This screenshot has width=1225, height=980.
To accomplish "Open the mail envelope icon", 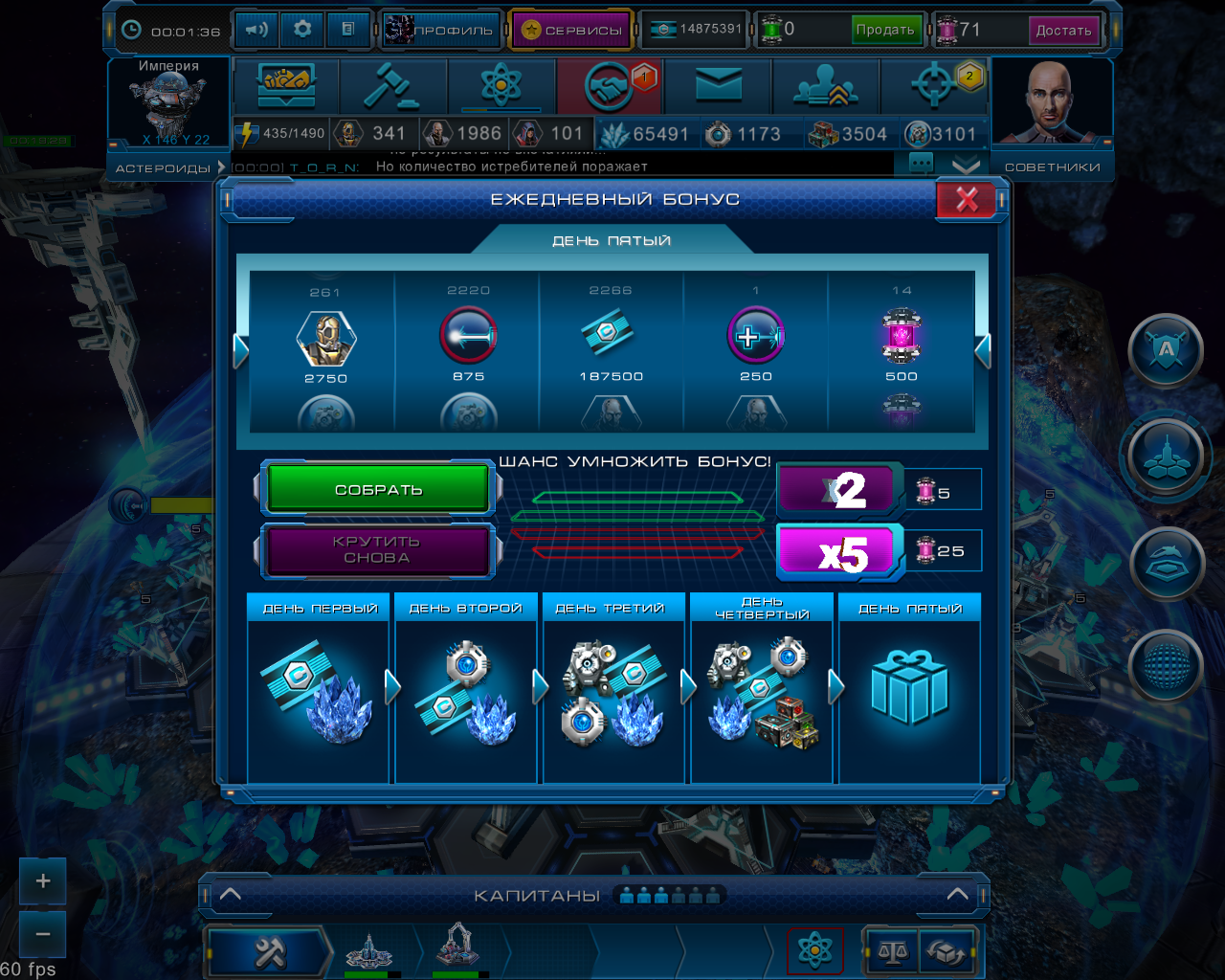I will [719, 87].
